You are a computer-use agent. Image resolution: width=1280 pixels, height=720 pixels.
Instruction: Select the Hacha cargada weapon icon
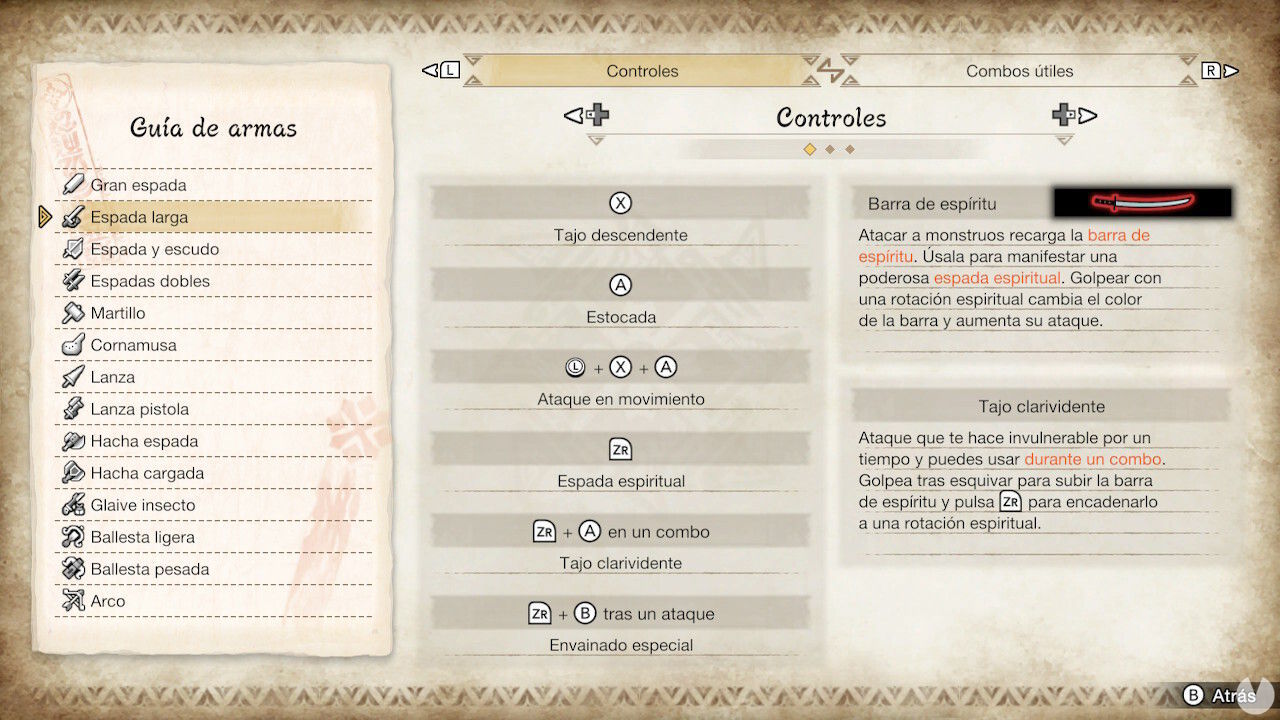(x=74, y=472)
